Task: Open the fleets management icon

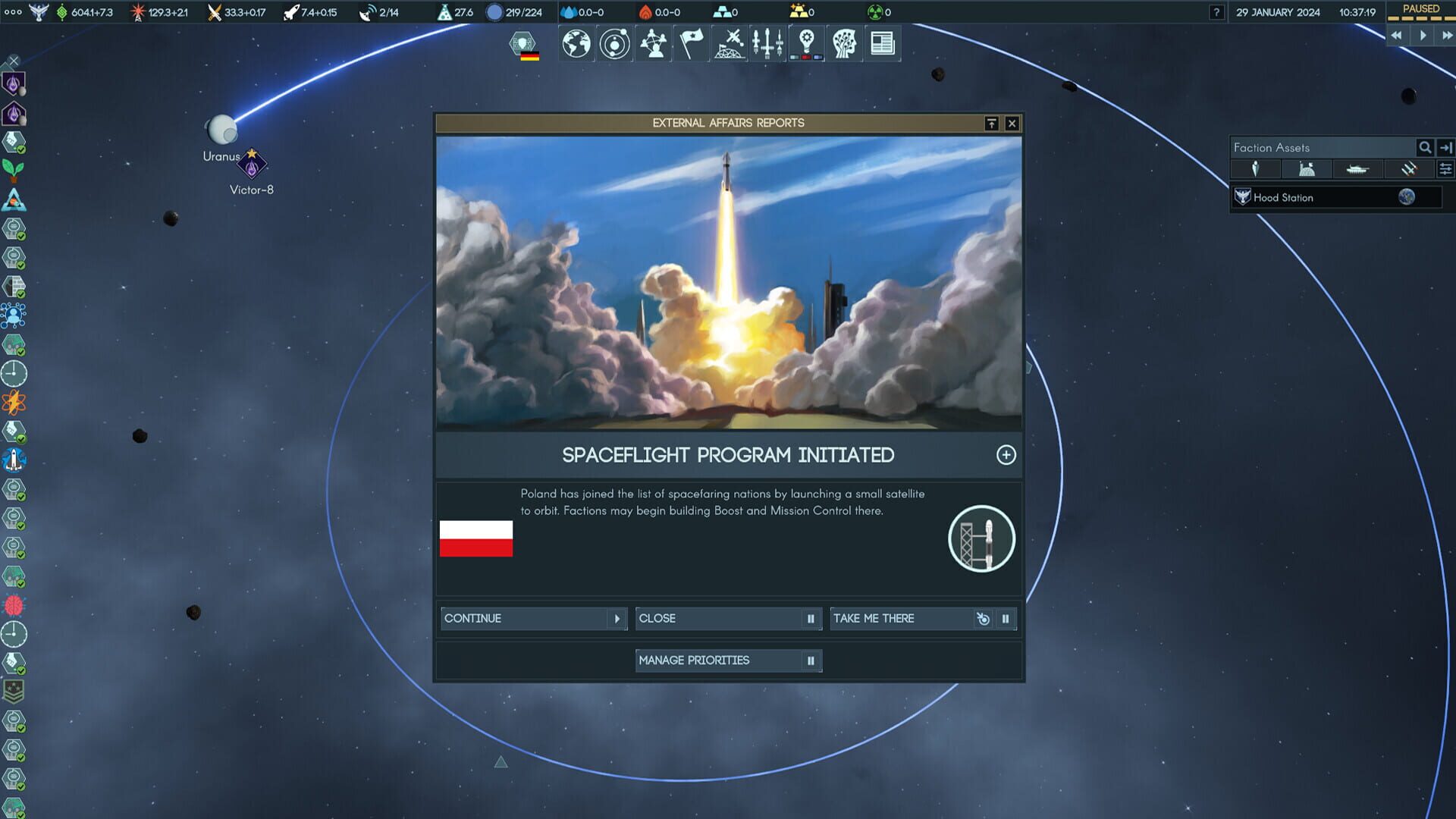Action: point(767,43)
